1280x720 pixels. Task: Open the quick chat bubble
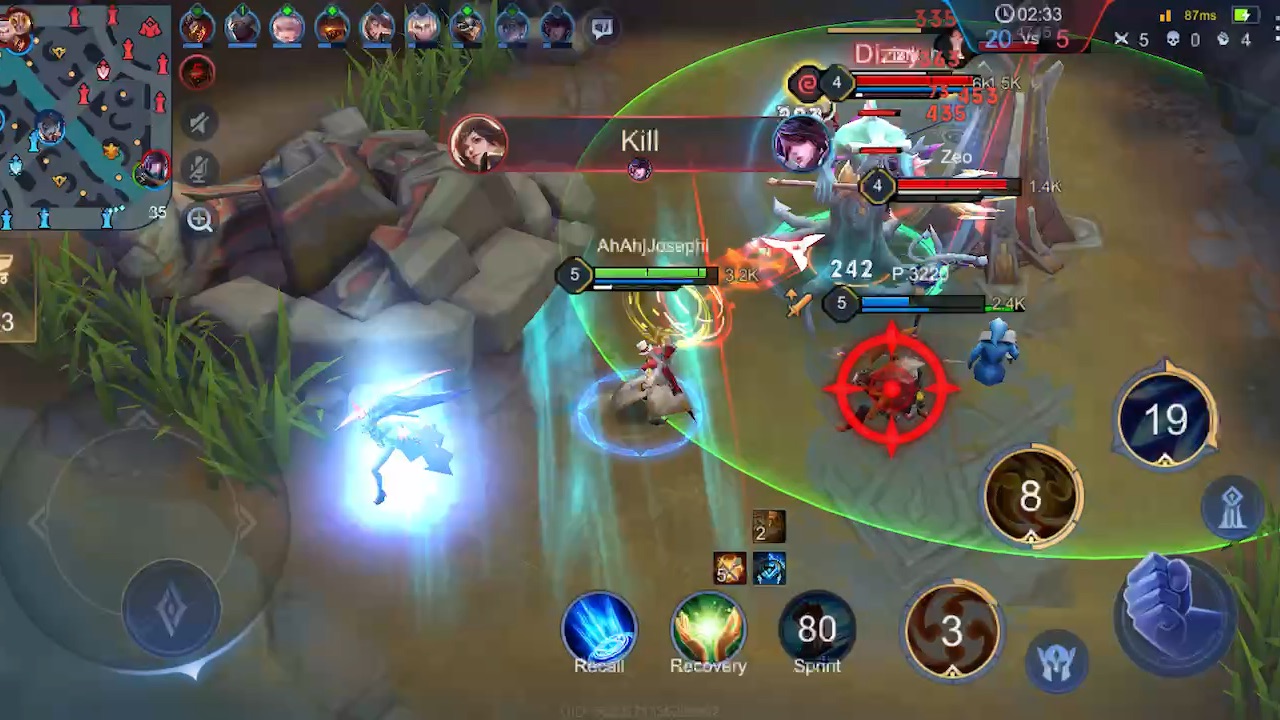[602, 28]
